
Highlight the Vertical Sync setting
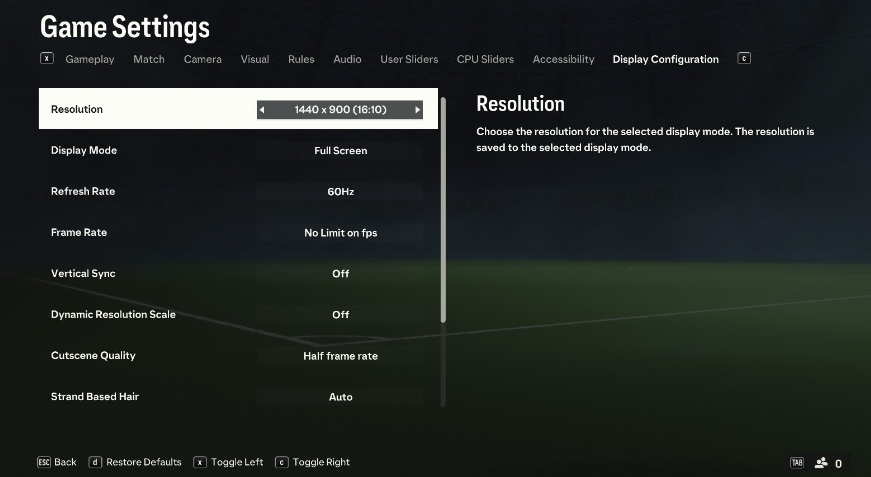(x=238, y=274)
